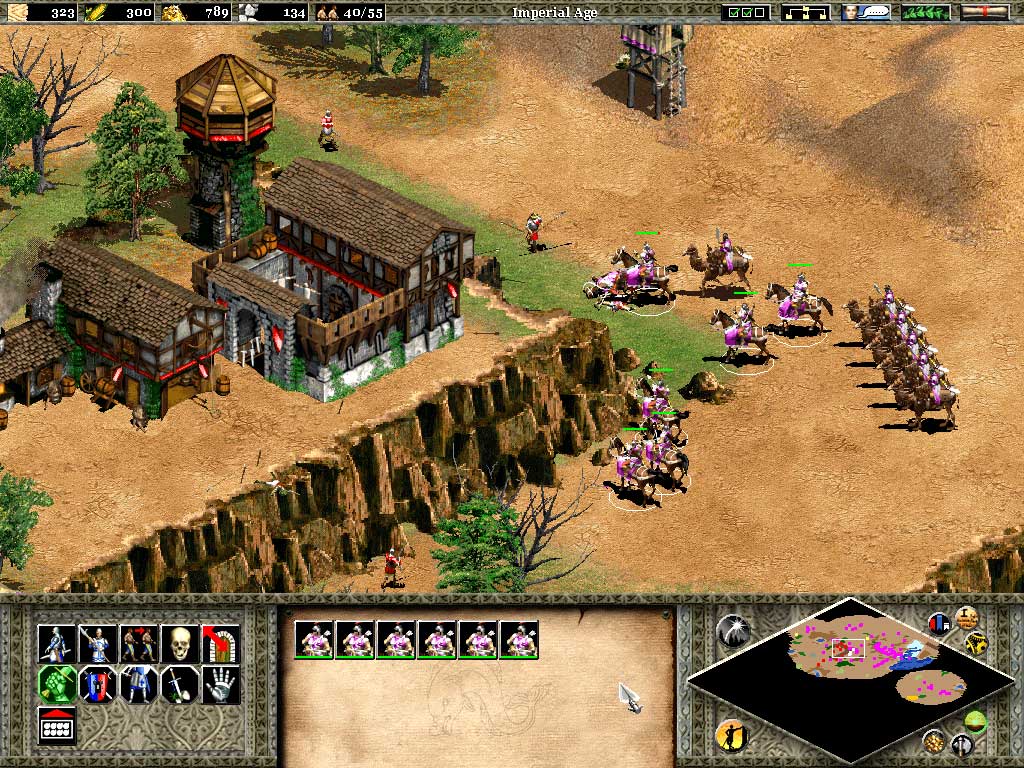Activate the minimap signal flare button
Image resolution: width=1024 pixels, height=768 pixels.
pyautogui.click(x=732, y=629)
